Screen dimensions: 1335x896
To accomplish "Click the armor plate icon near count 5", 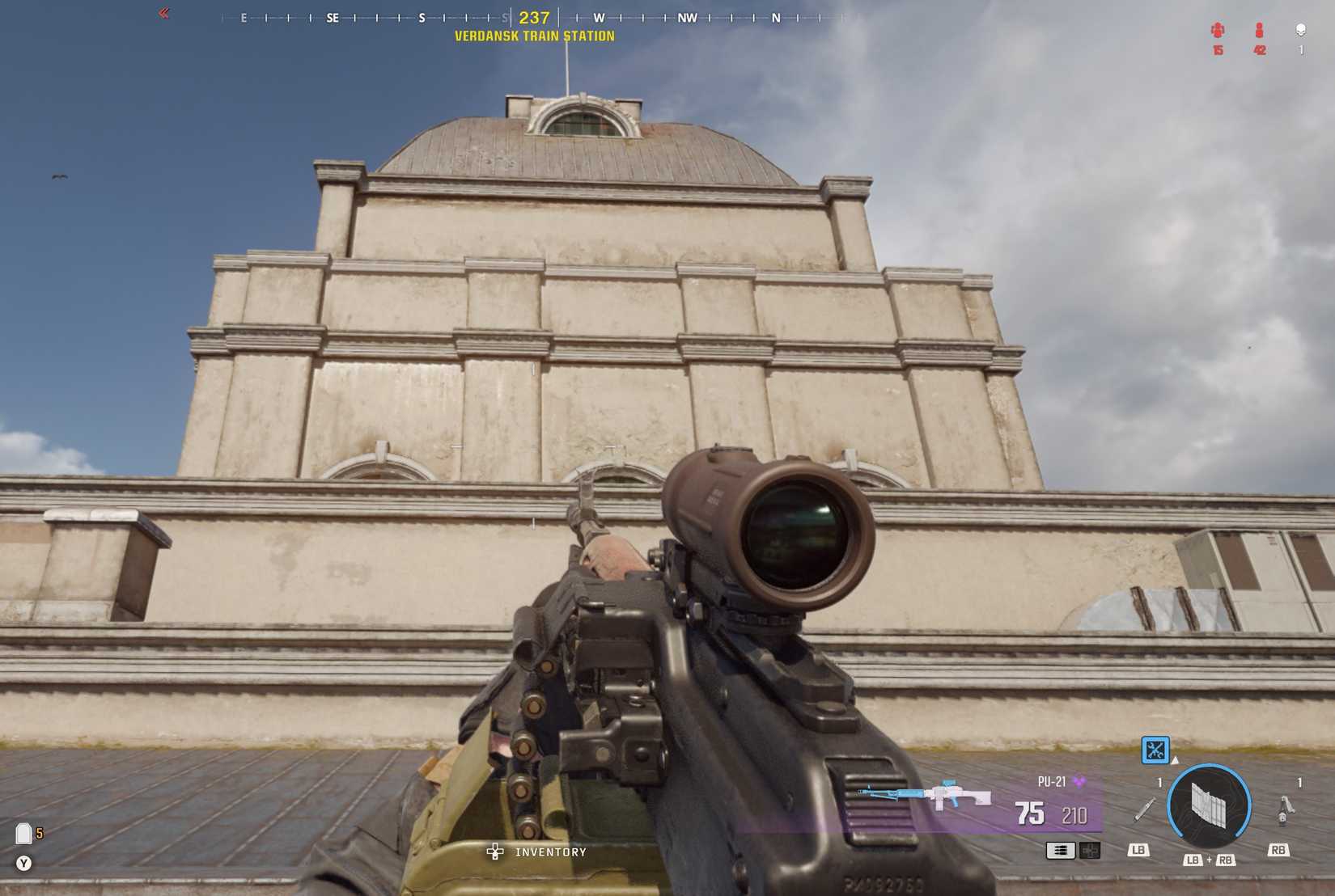I will pos(25,833).
